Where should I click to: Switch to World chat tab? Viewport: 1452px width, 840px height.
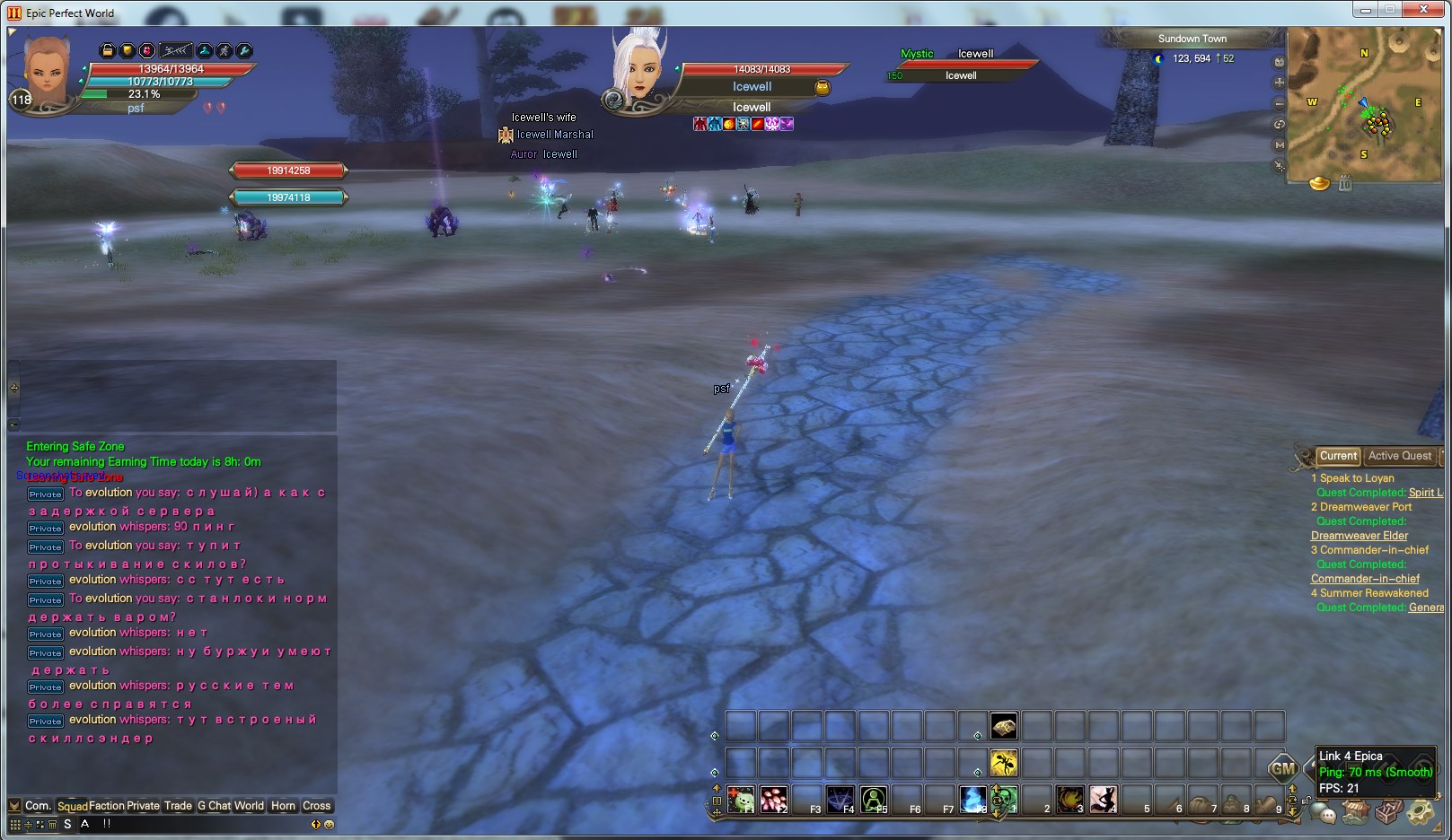249,806
